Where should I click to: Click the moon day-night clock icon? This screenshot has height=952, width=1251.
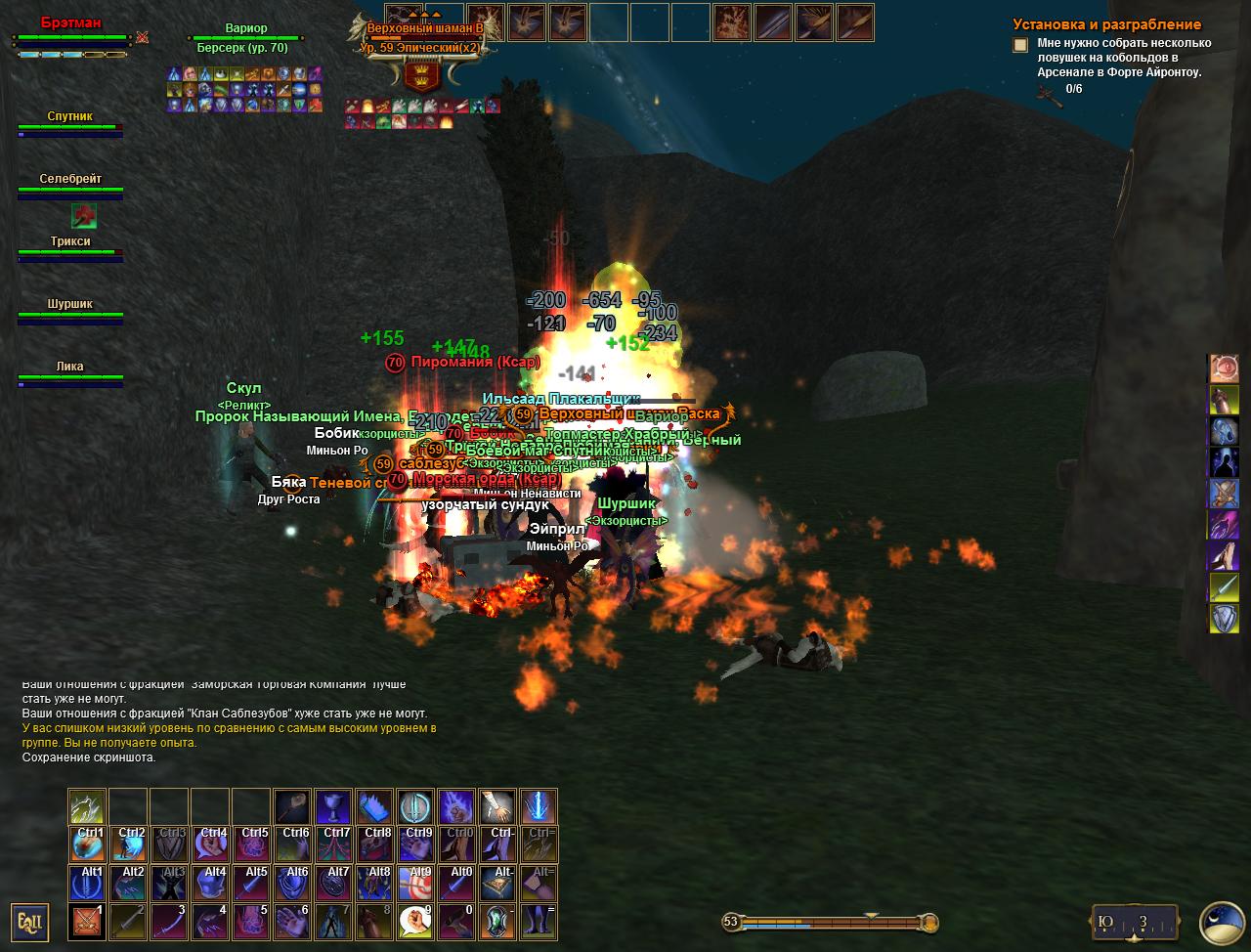click(x=1222, y=922)
